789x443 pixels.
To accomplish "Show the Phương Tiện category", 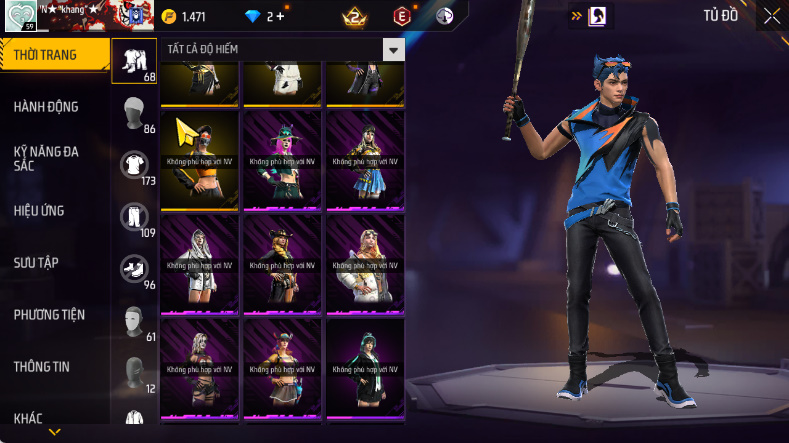I will (x=49, y=315).
